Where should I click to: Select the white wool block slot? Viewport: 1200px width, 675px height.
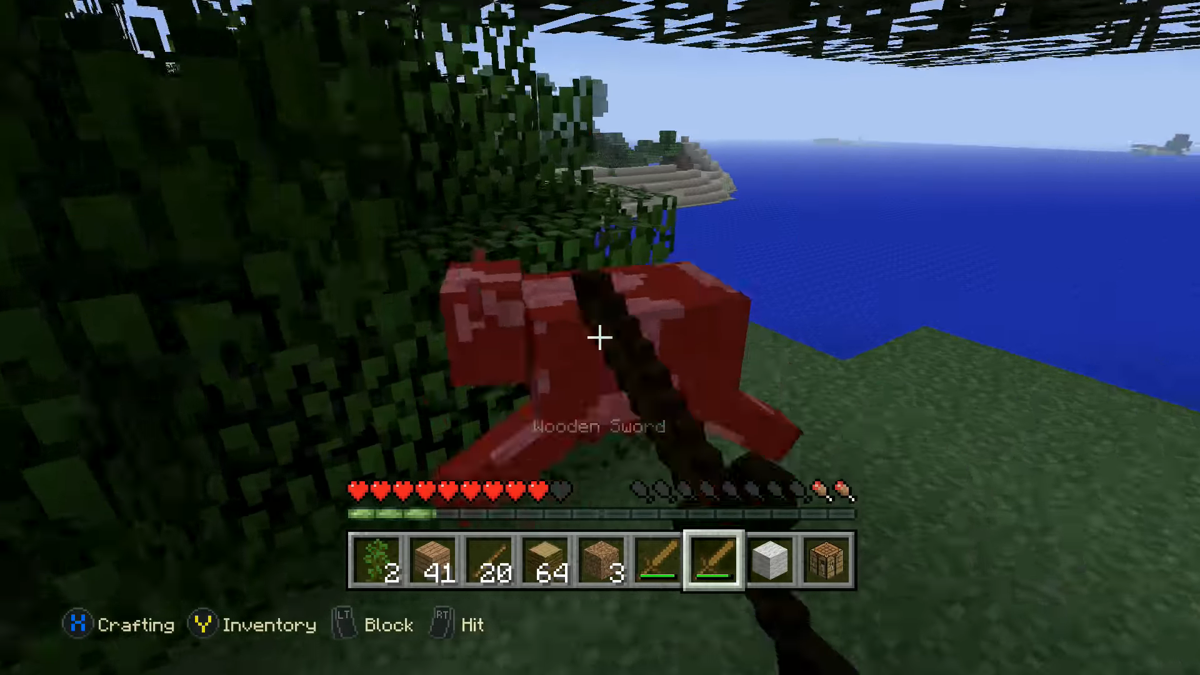tap(770, 560)
